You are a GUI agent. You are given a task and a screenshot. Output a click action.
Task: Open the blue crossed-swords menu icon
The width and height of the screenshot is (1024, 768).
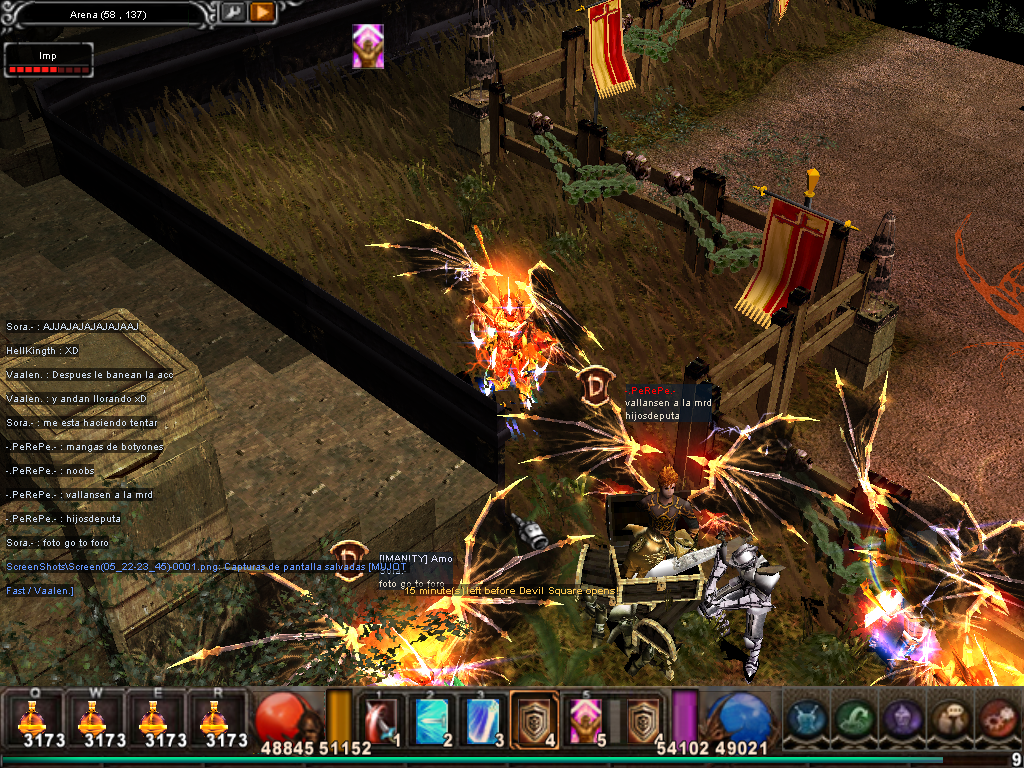point(807,718)
